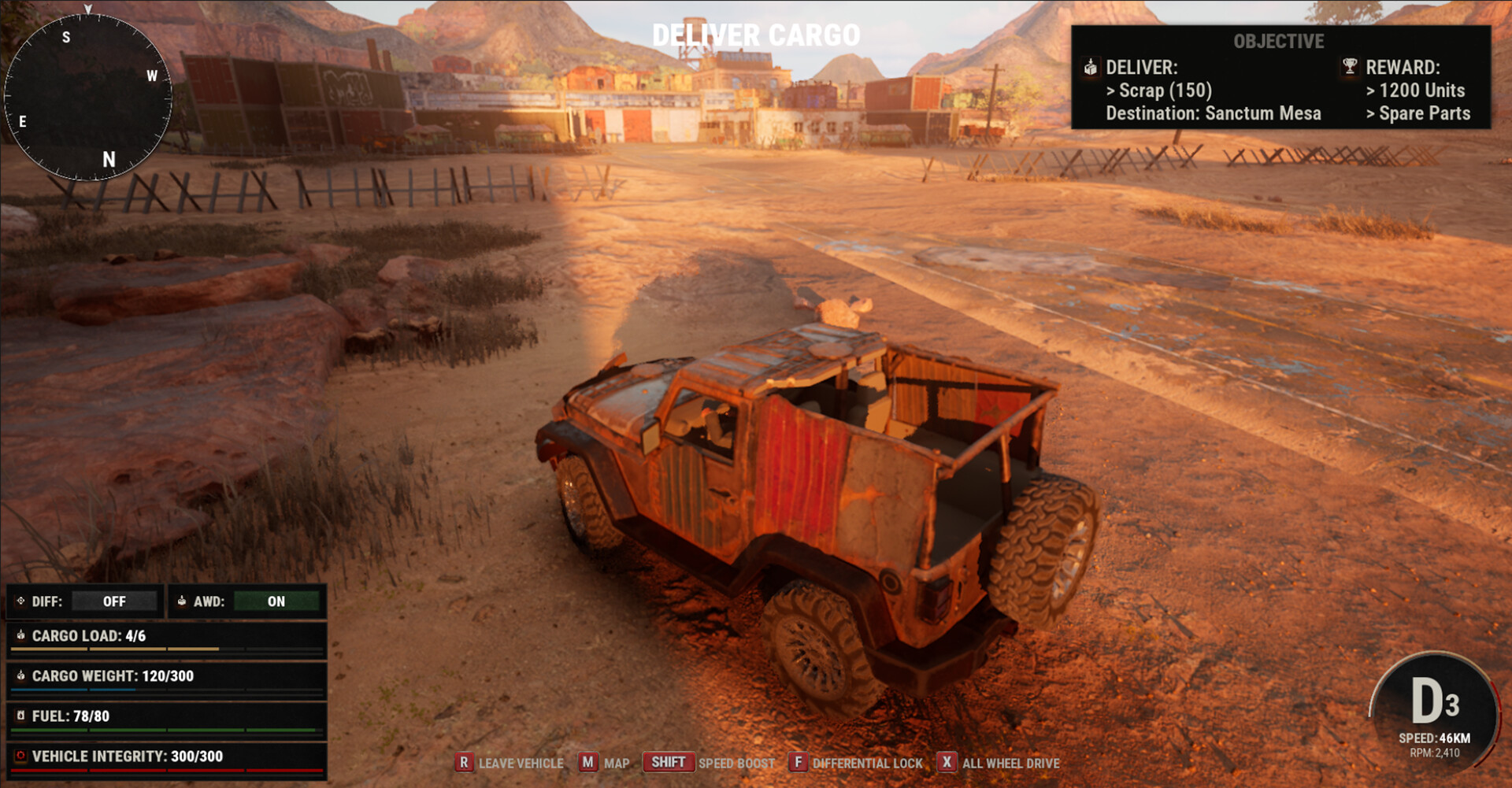Click the SHIFT key icon for Speed Boost
The width and height of the screenshot is (1512, 788).
coord(667,762)
